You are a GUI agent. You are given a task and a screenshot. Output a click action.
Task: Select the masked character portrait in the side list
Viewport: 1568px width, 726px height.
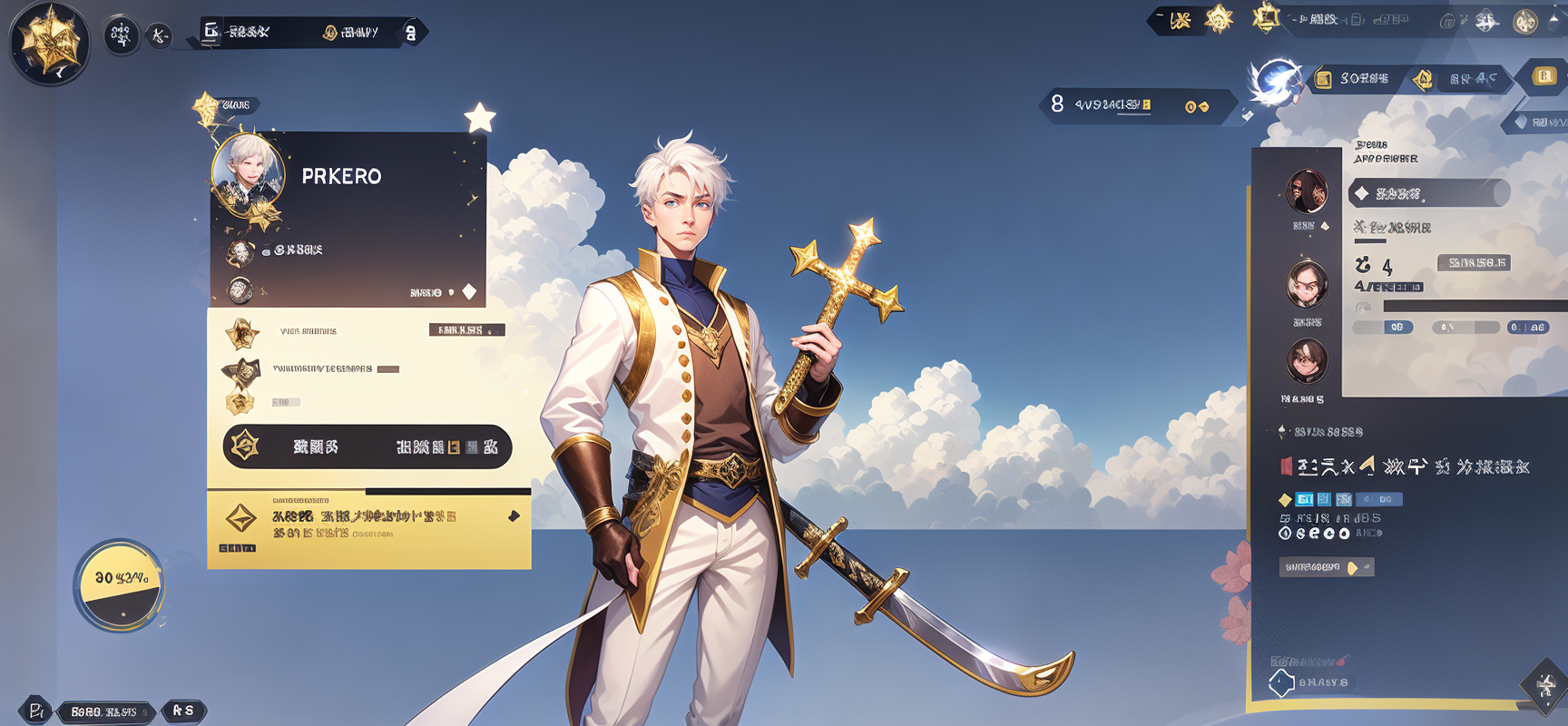1307,191
